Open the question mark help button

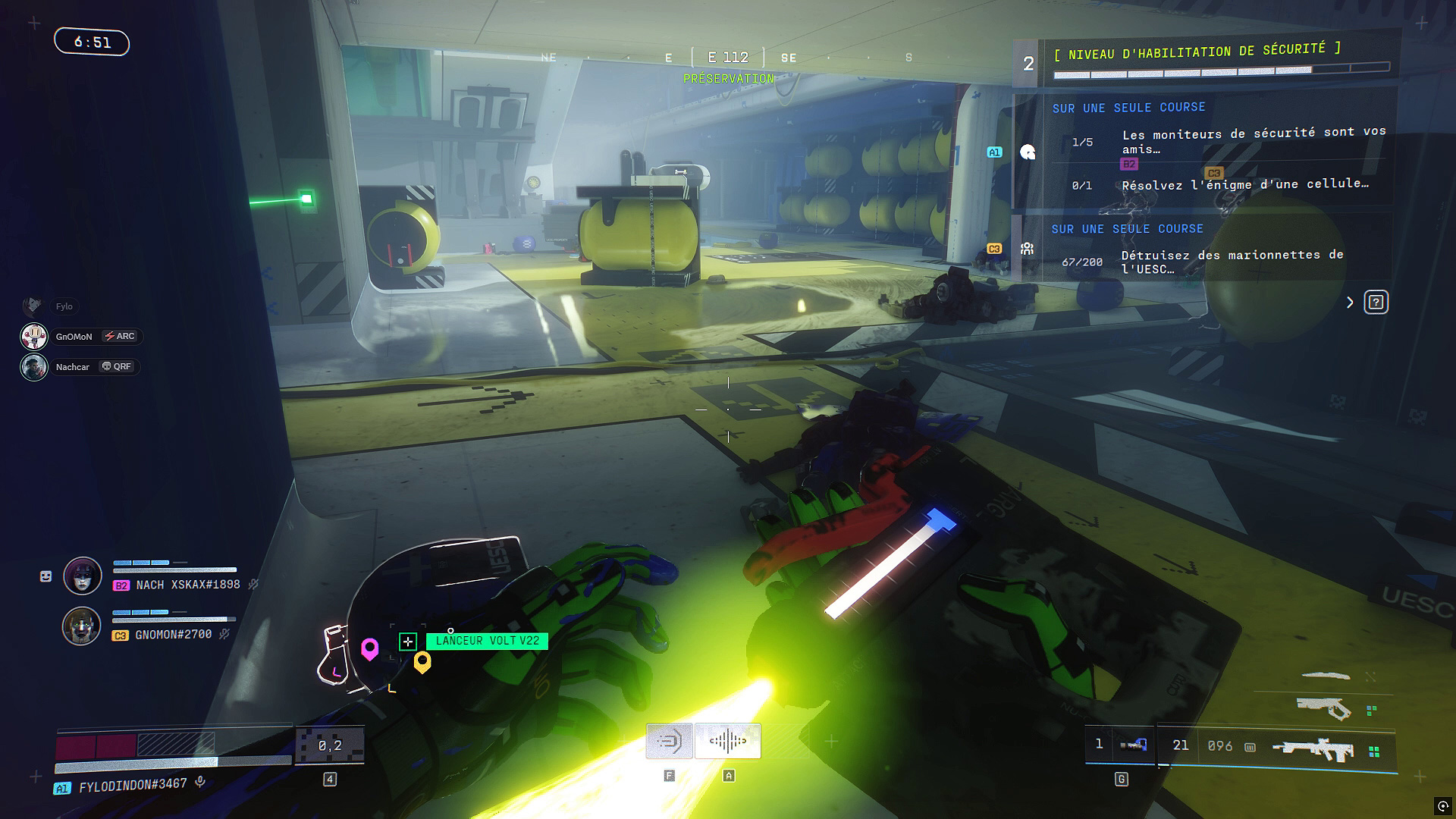click(x=1376, y=303)
